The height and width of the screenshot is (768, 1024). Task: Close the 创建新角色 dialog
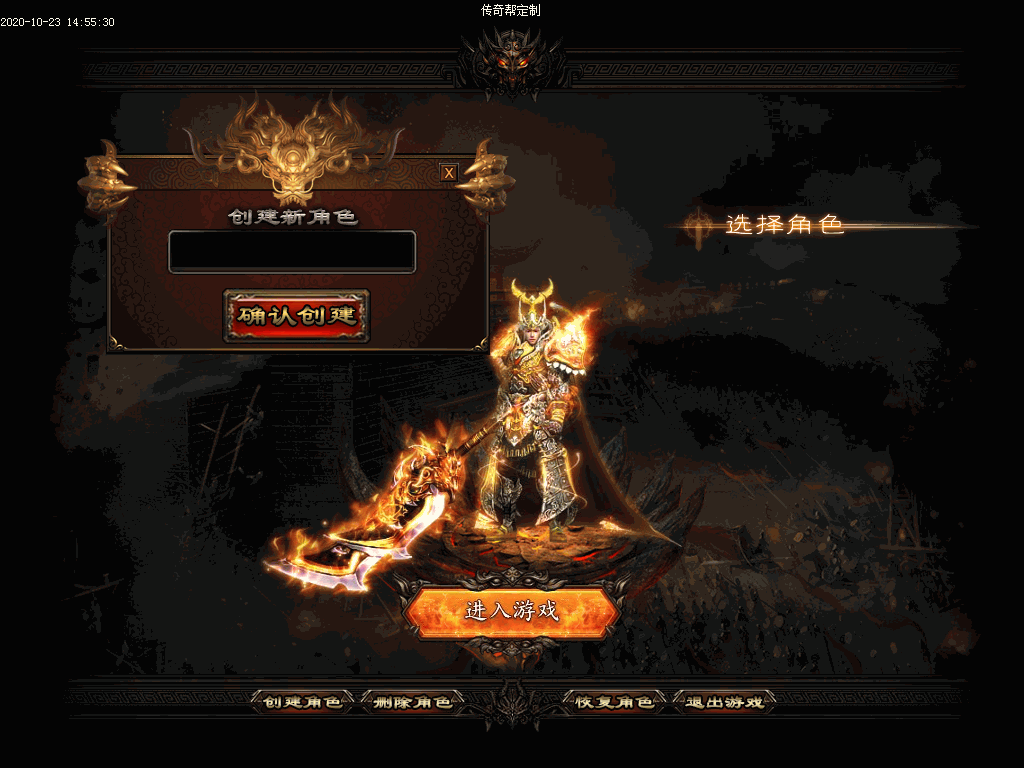[449, 172]
